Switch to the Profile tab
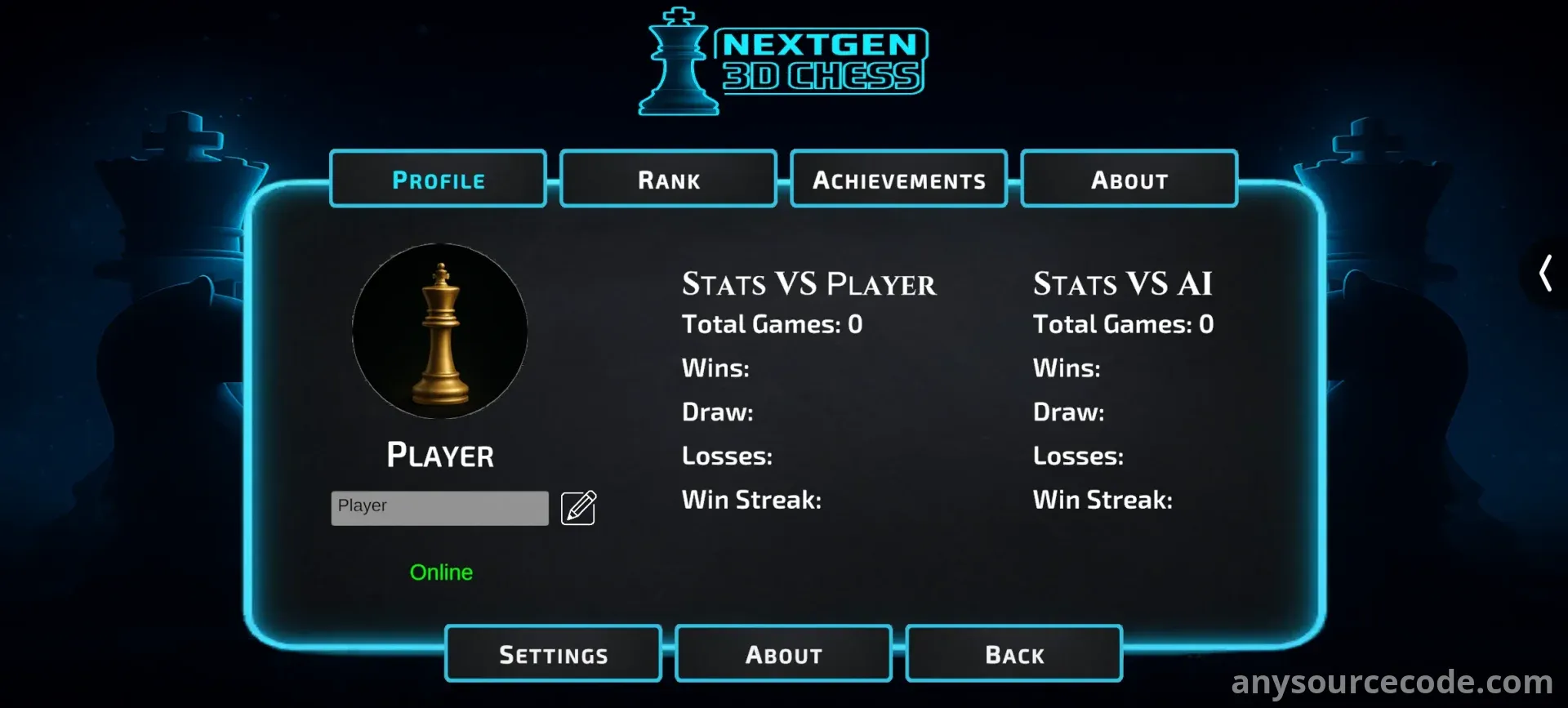 tap(439, 180)
